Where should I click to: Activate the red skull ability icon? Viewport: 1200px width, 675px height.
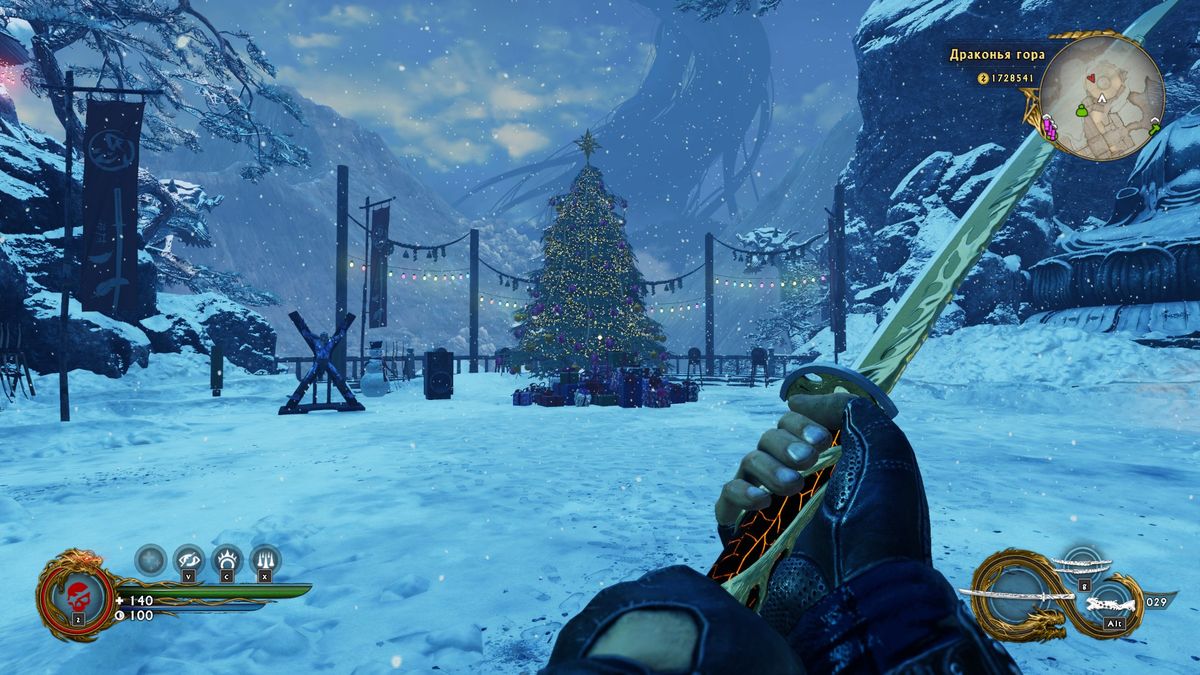click(x=77, y=595)
